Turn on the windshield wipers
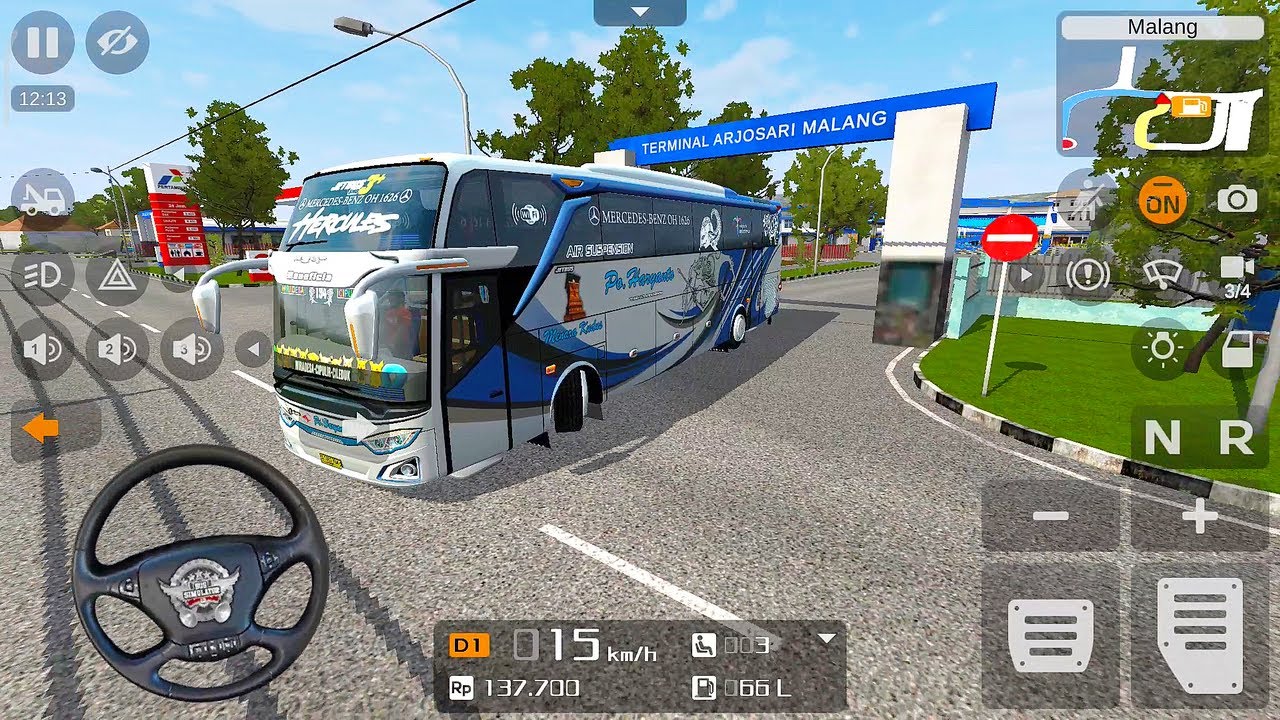 click(1162, 275)
